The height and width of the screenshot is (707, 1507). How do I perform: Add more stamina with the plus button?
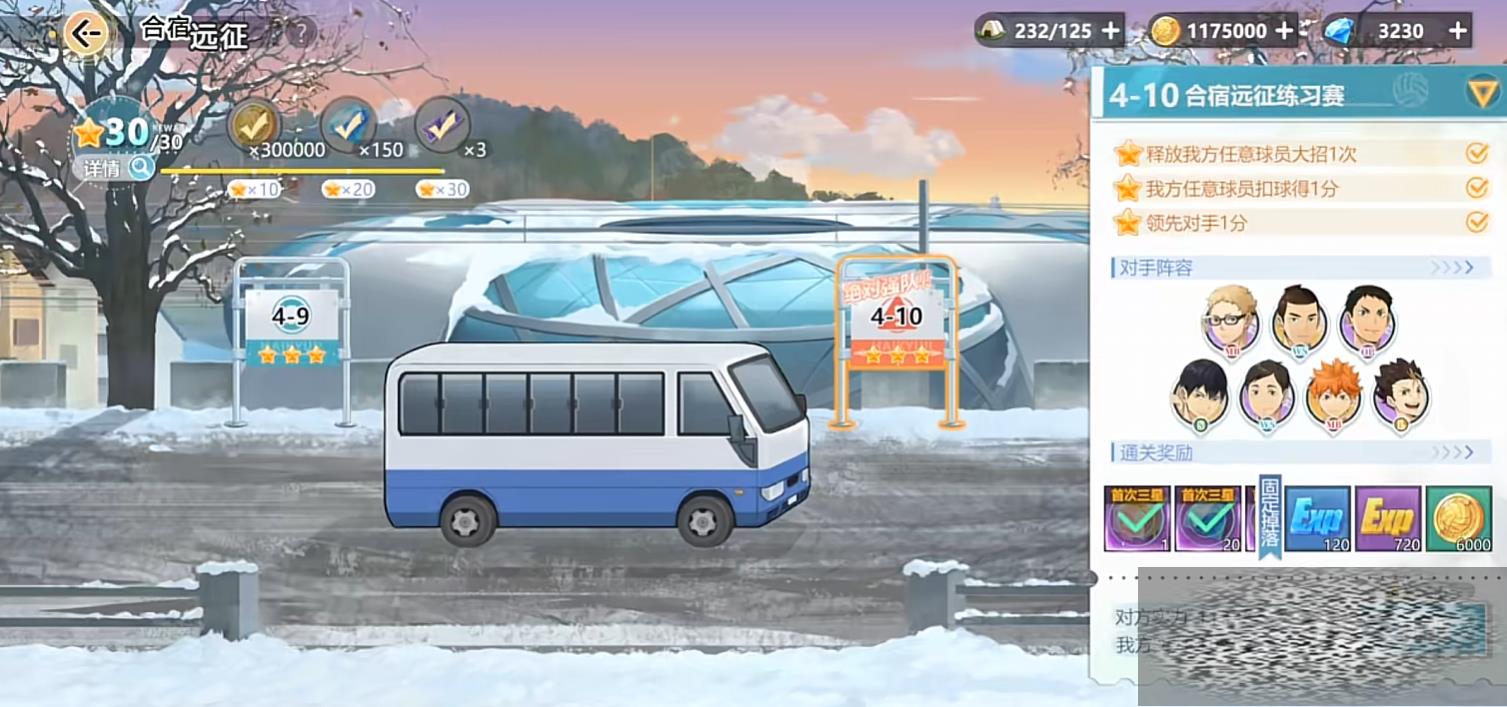(x=1110, y=31)
